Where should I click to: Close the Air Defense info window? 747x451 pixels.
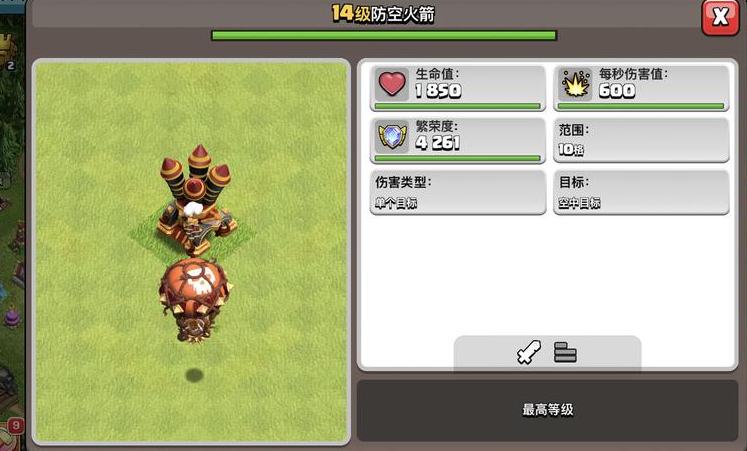click(719, 17)
